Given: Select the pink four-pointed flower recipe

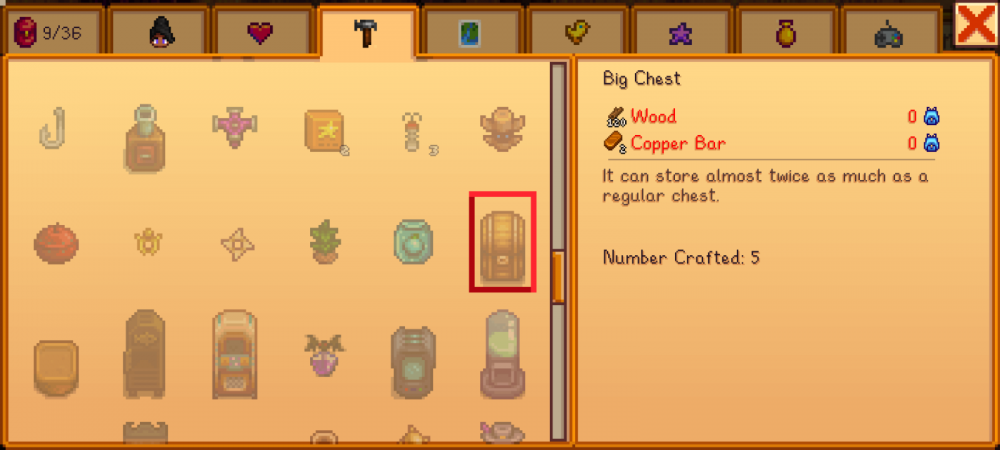Looking at the screenshot, I should point(235,127).
